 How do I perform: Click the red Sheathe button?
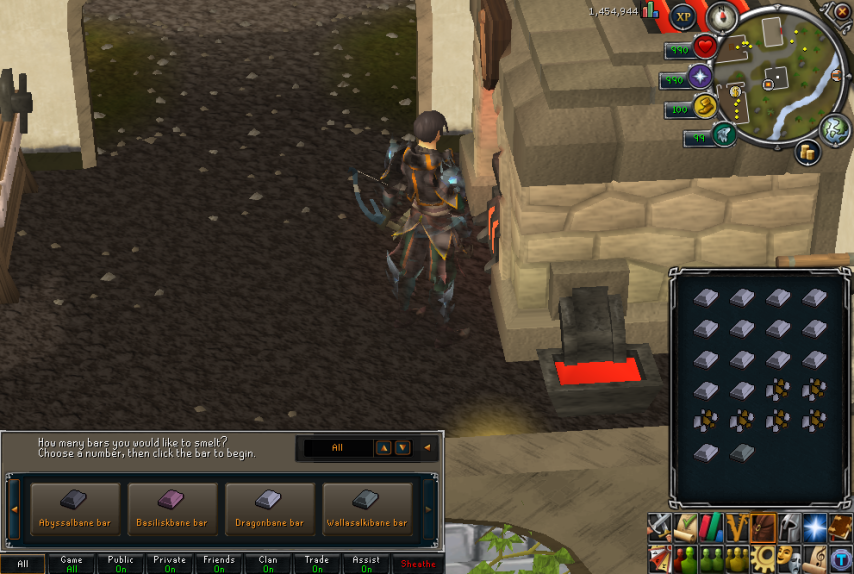[x=418, y=564]
